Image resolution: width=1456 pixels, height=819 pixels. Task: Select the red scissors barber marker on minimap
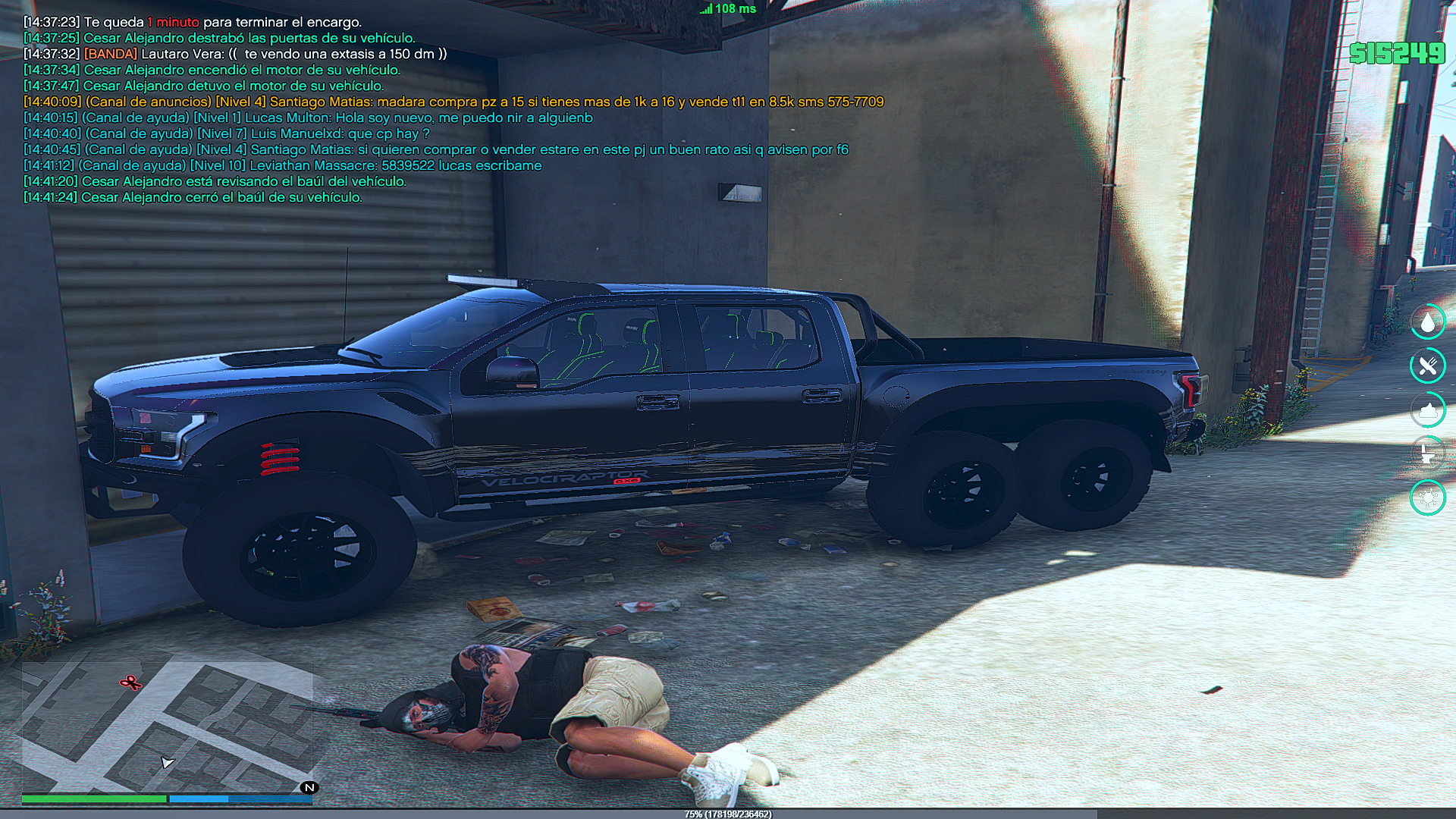point(130,683)
